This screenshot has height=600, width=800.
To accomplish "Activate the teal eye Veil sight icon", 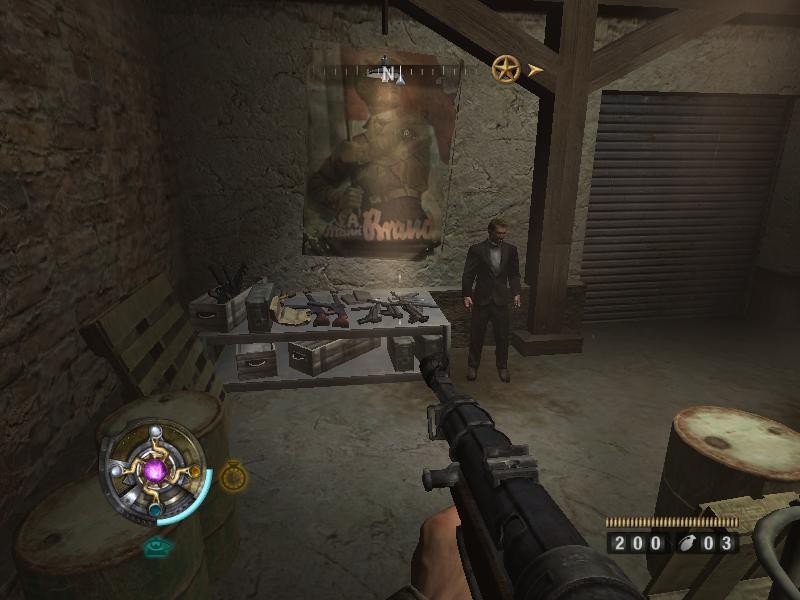I will click(x=155, y=546).
